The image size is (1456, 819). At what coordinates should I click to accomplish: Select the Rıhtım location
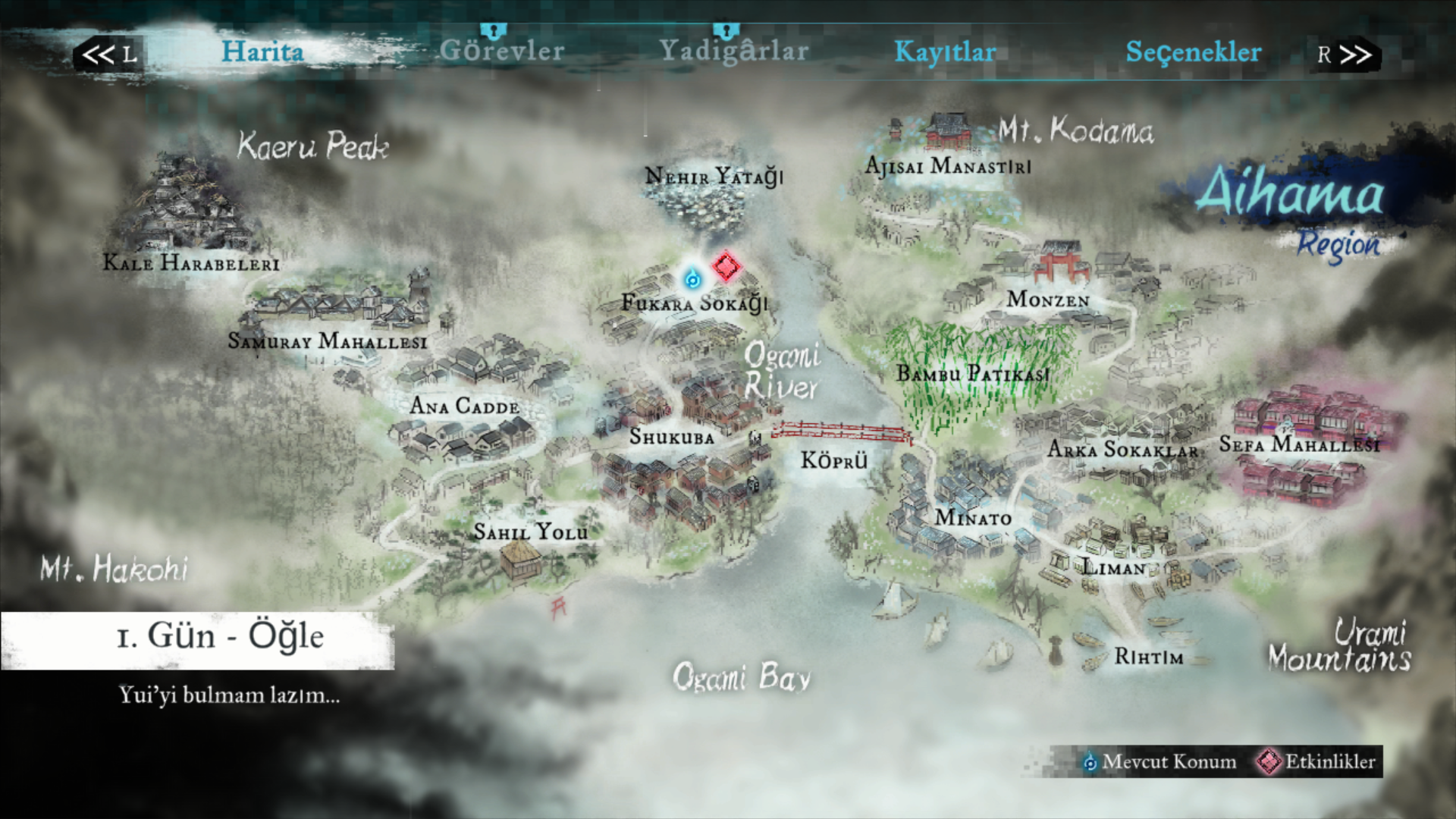(1148, 657)
